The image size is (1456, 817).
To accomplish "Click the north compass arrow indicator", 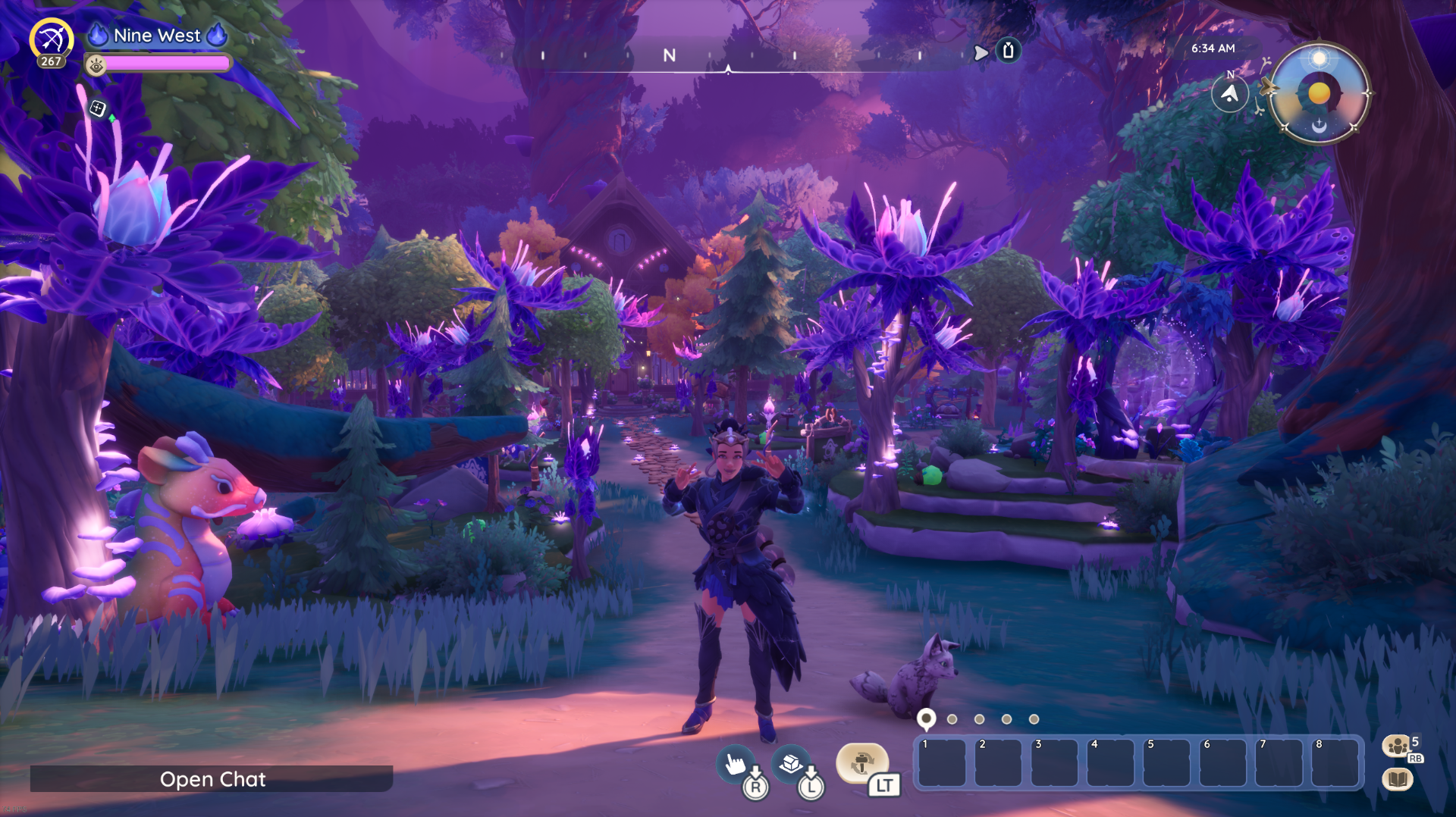I will [x=1229, y=95].
